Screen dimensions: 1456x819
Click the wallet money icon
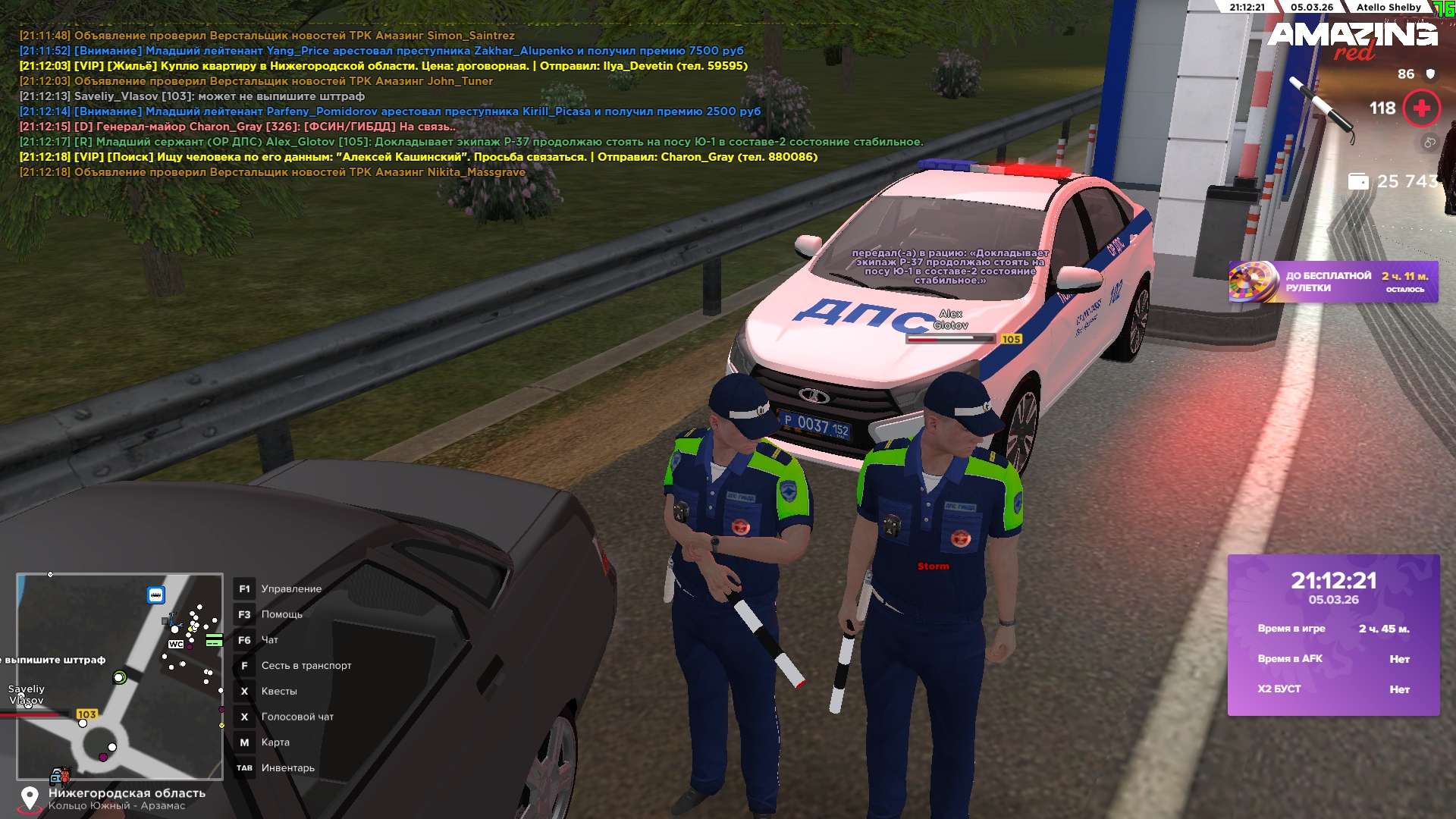click(x=1358, y=182)
